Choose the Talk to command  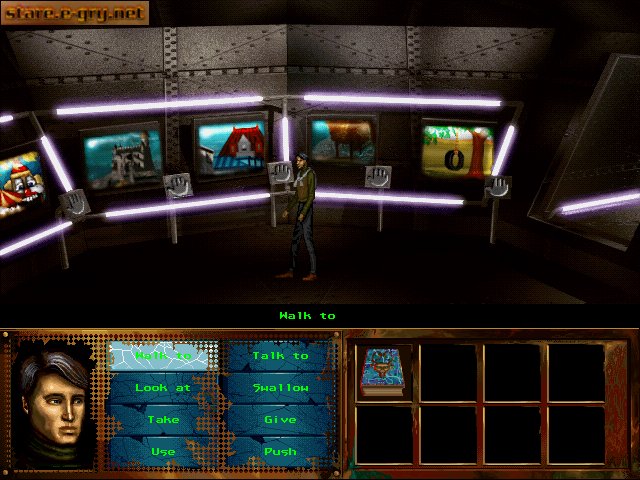click(280, 356)
